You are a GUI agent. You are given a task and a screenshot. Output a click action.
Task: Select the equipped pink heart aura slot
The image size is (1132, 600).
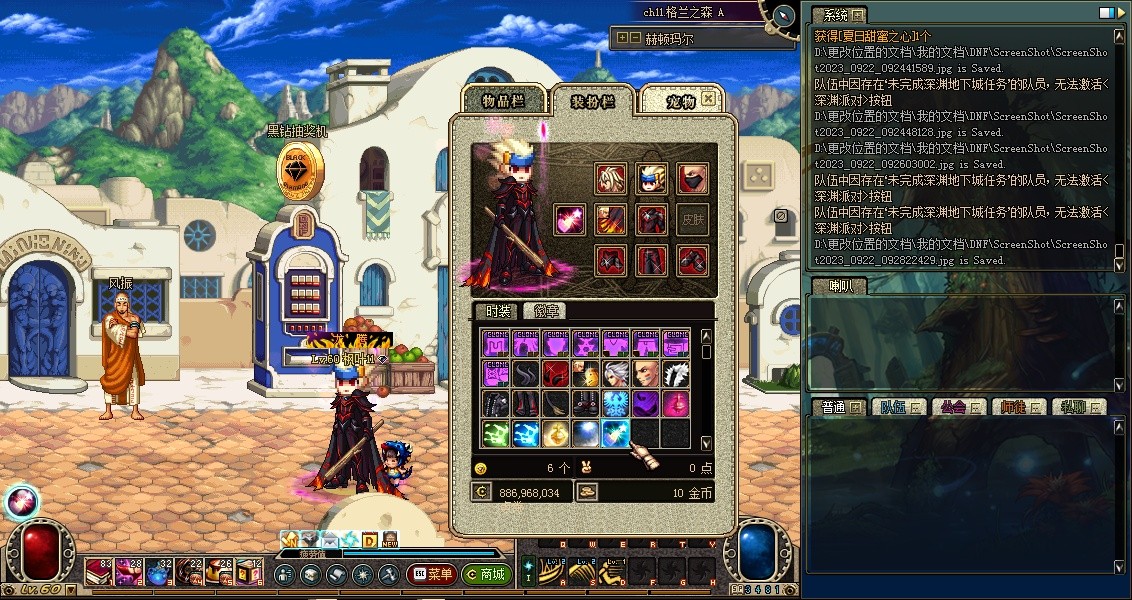pyautogui.click(x=570, y=220)
